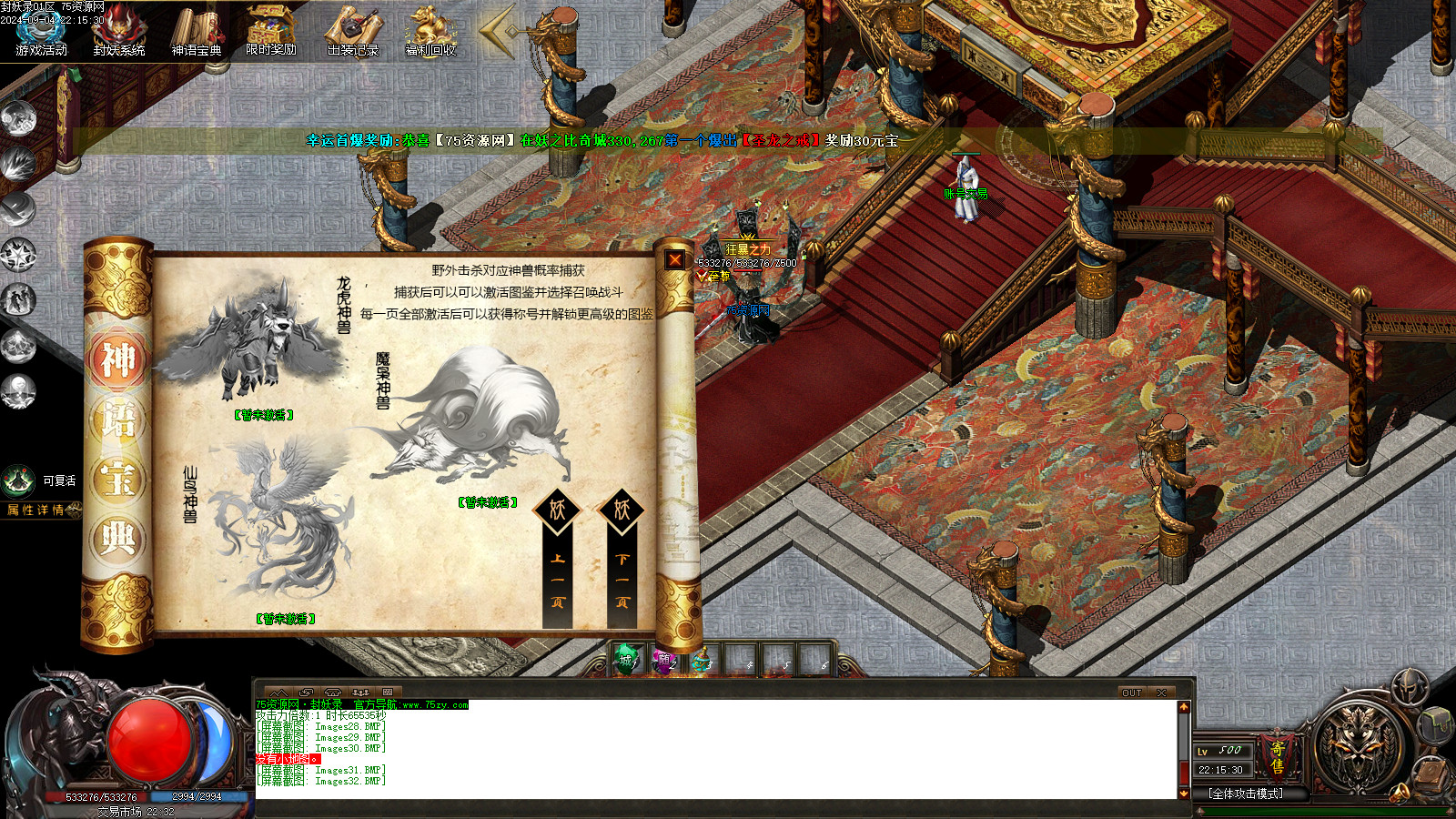Go to the next page (下一页)
This screenshot has height=819, width=1456.
point(622,561)
